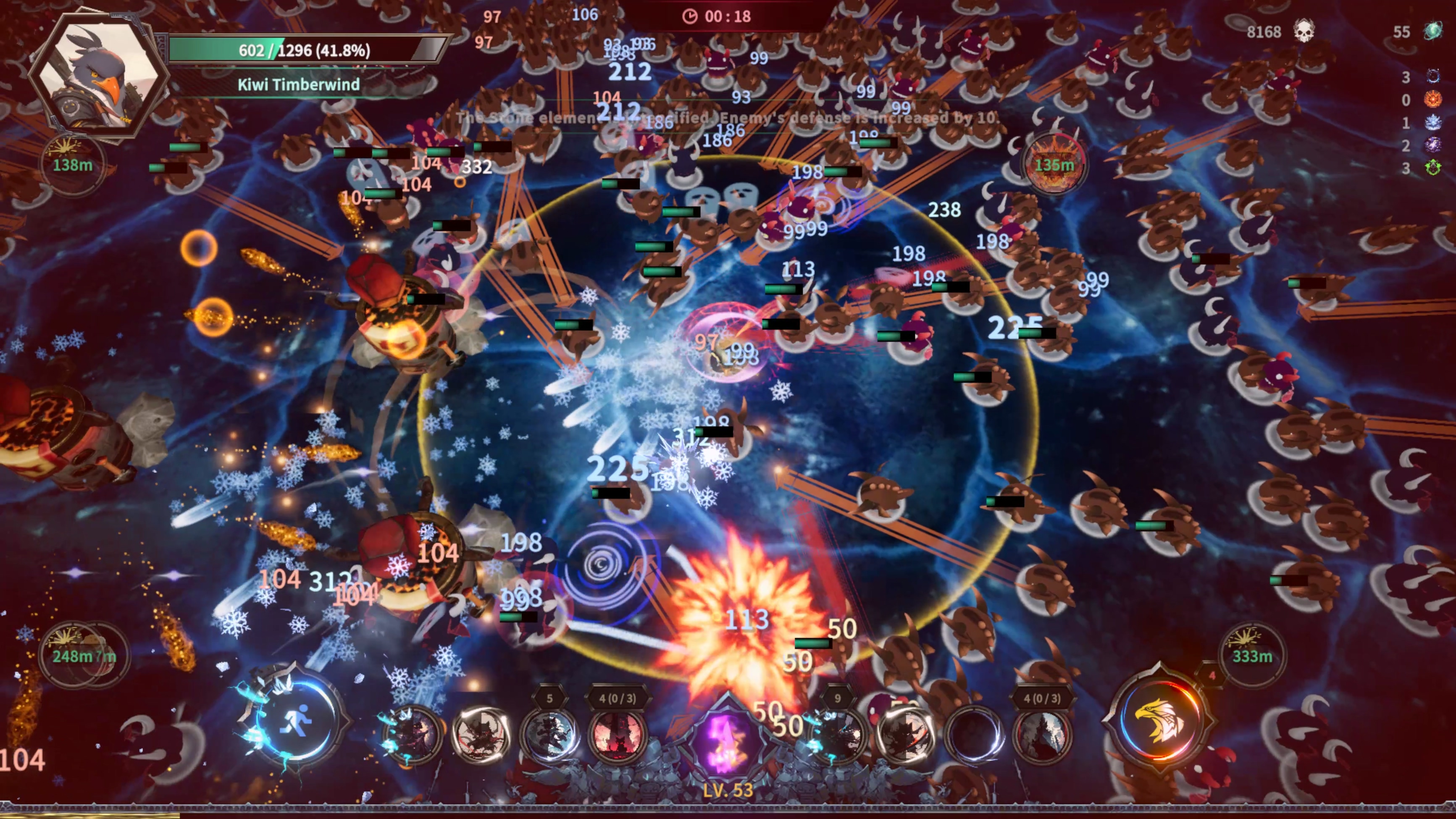The image size is (1456, 819).
Task: Use the dark castle silhouette skill
Action: pyautogui.click(x=1042, y=735)
